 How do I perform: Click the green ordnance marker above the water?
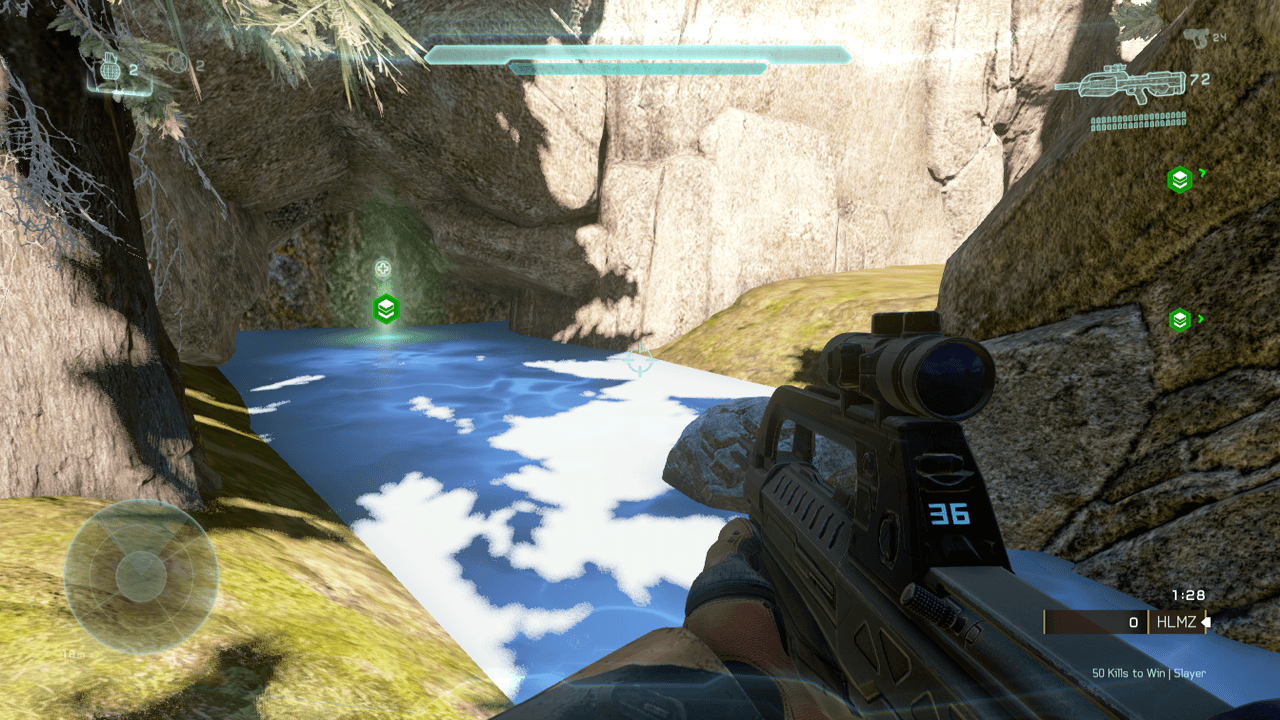coord(386,308)
